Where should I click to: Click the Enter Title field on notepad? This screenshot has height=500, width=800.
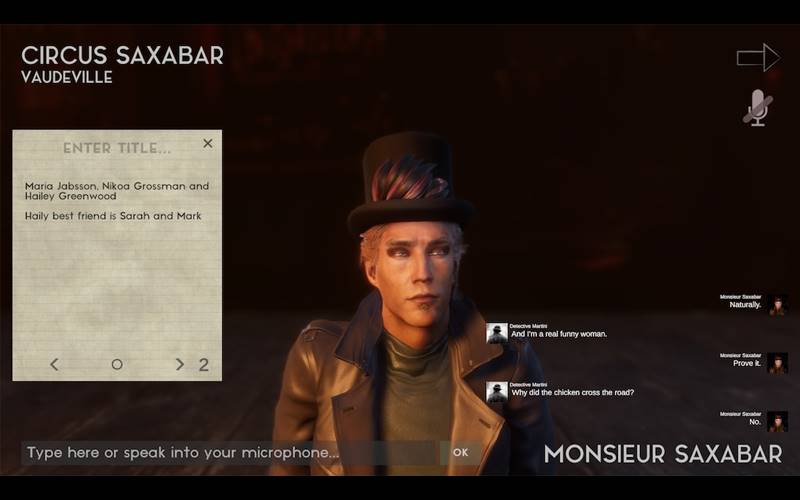(x=117, y=148)
